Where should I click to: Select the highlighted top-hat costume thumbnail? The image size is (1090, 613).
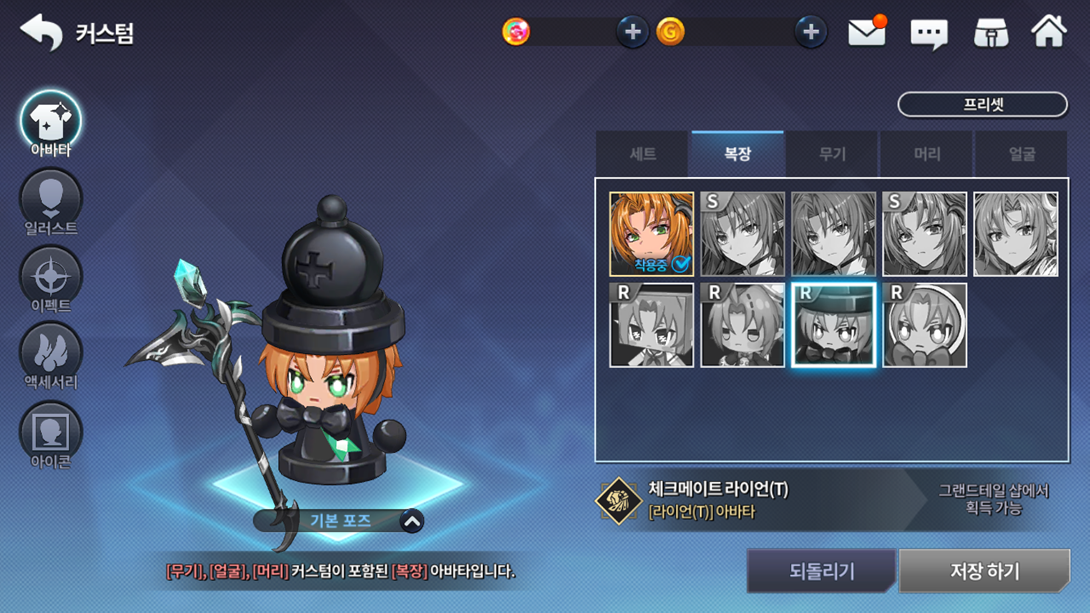click(833, 325)
